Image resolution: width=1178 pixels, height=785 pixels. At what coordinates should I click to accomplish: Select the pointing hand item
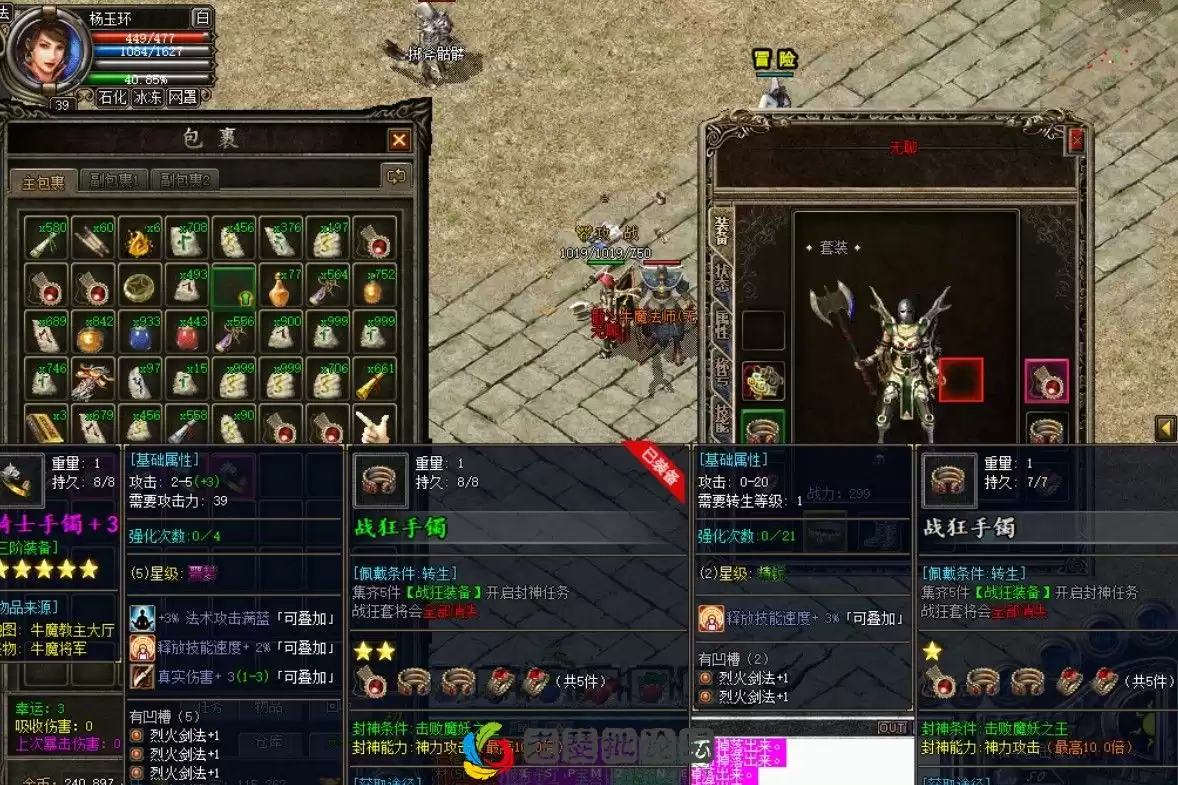pyautogui.click(x=374, y=427)
